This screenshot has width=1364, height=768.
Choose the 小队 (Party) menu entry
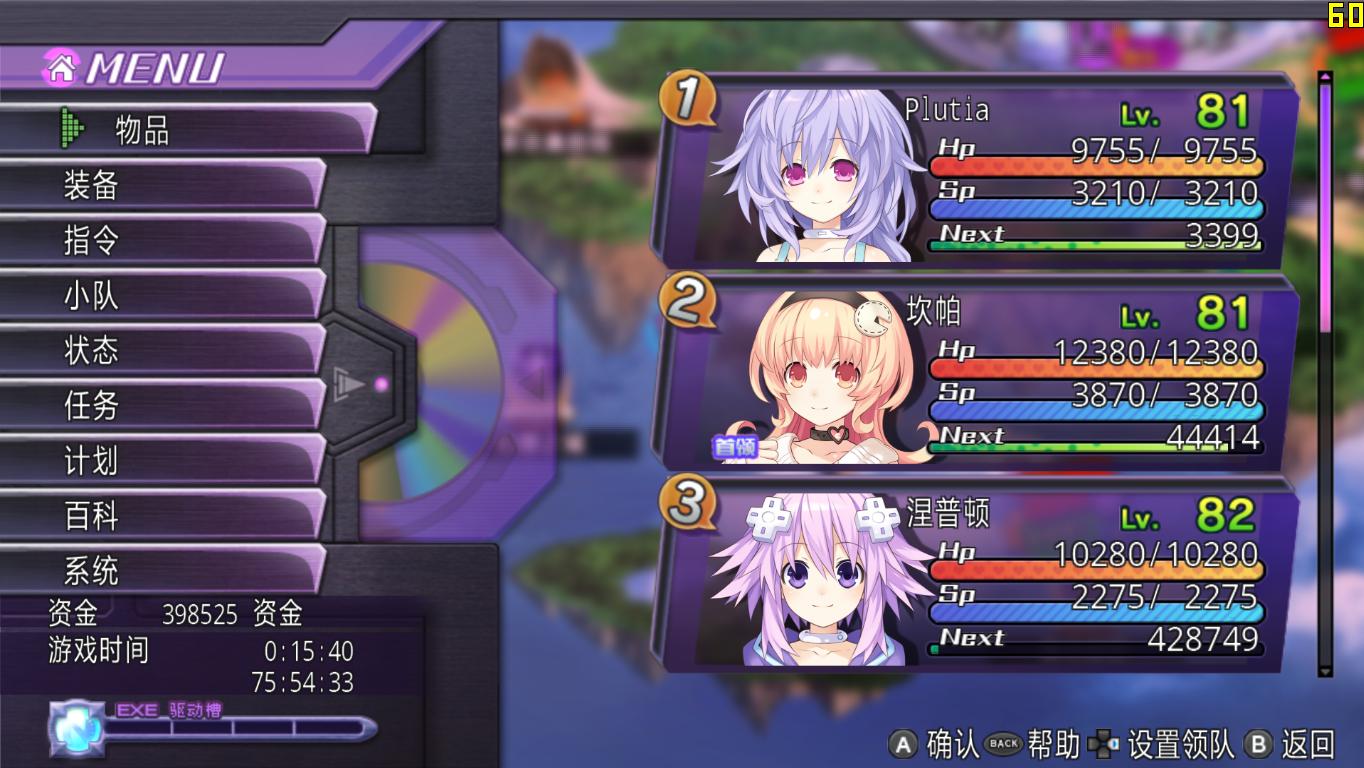(x=160, y=296)
